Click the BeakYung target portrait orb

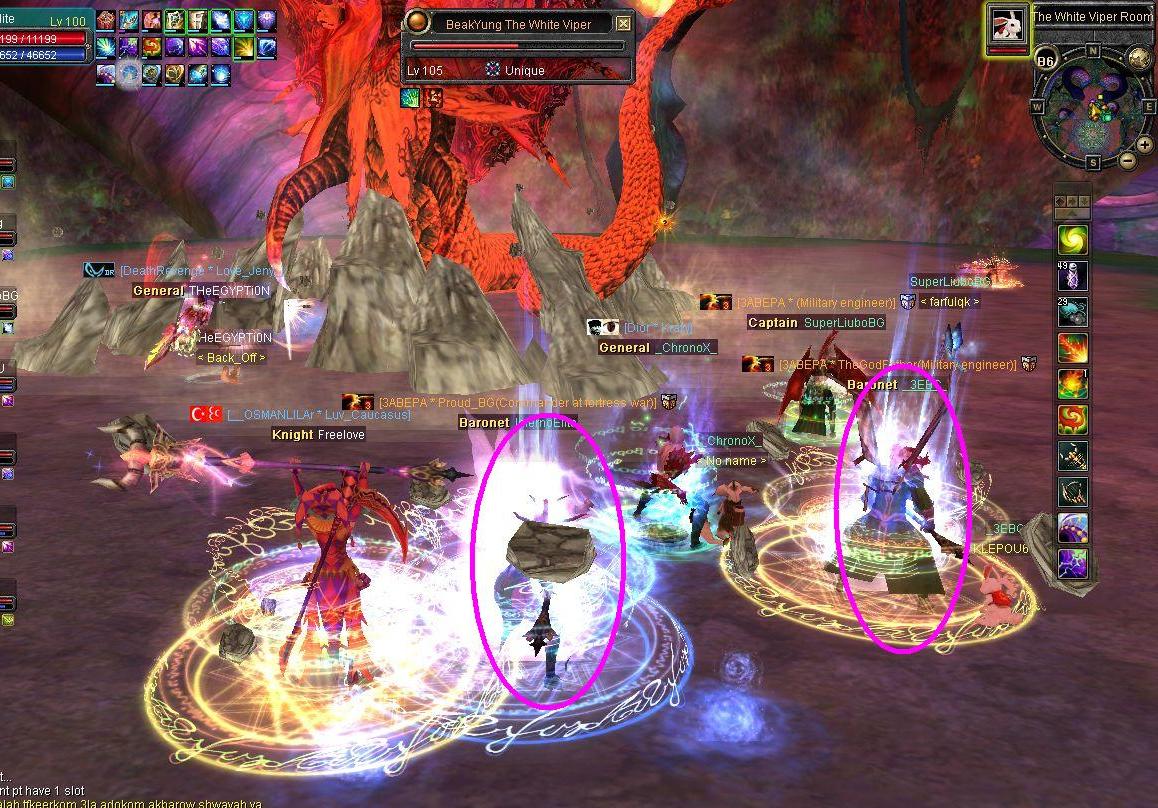pyautogui.click(x=418, y=24)
